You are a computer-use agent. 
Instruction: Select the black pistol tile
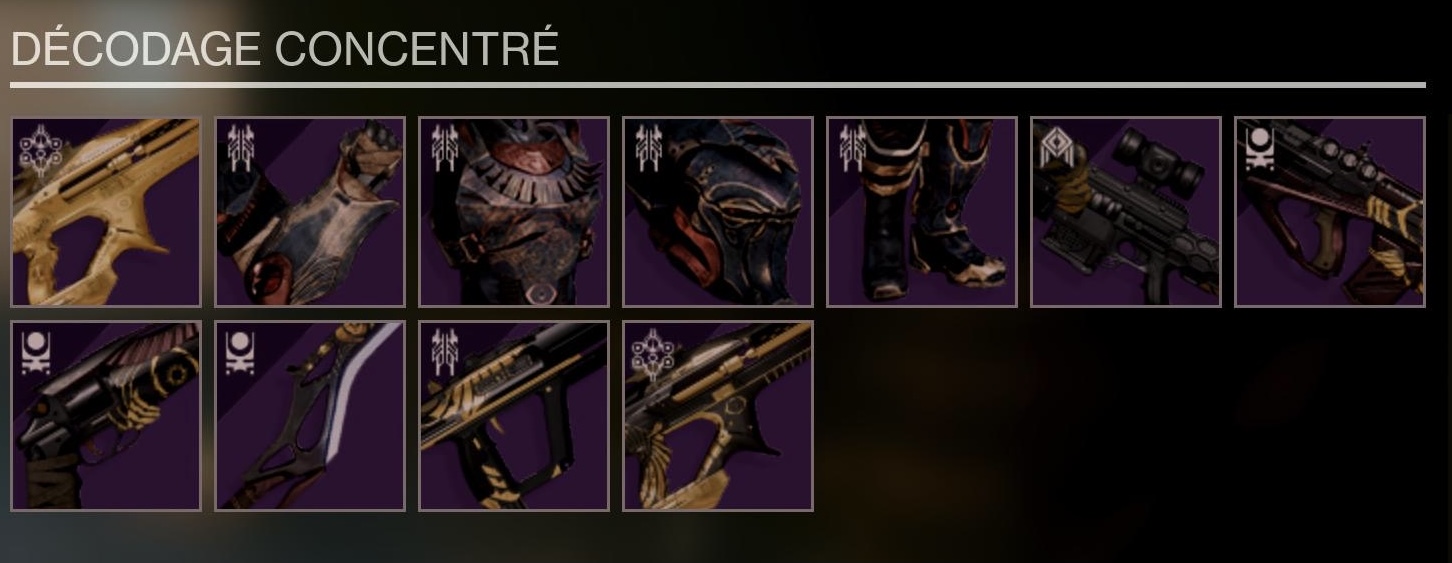(106, 416)
